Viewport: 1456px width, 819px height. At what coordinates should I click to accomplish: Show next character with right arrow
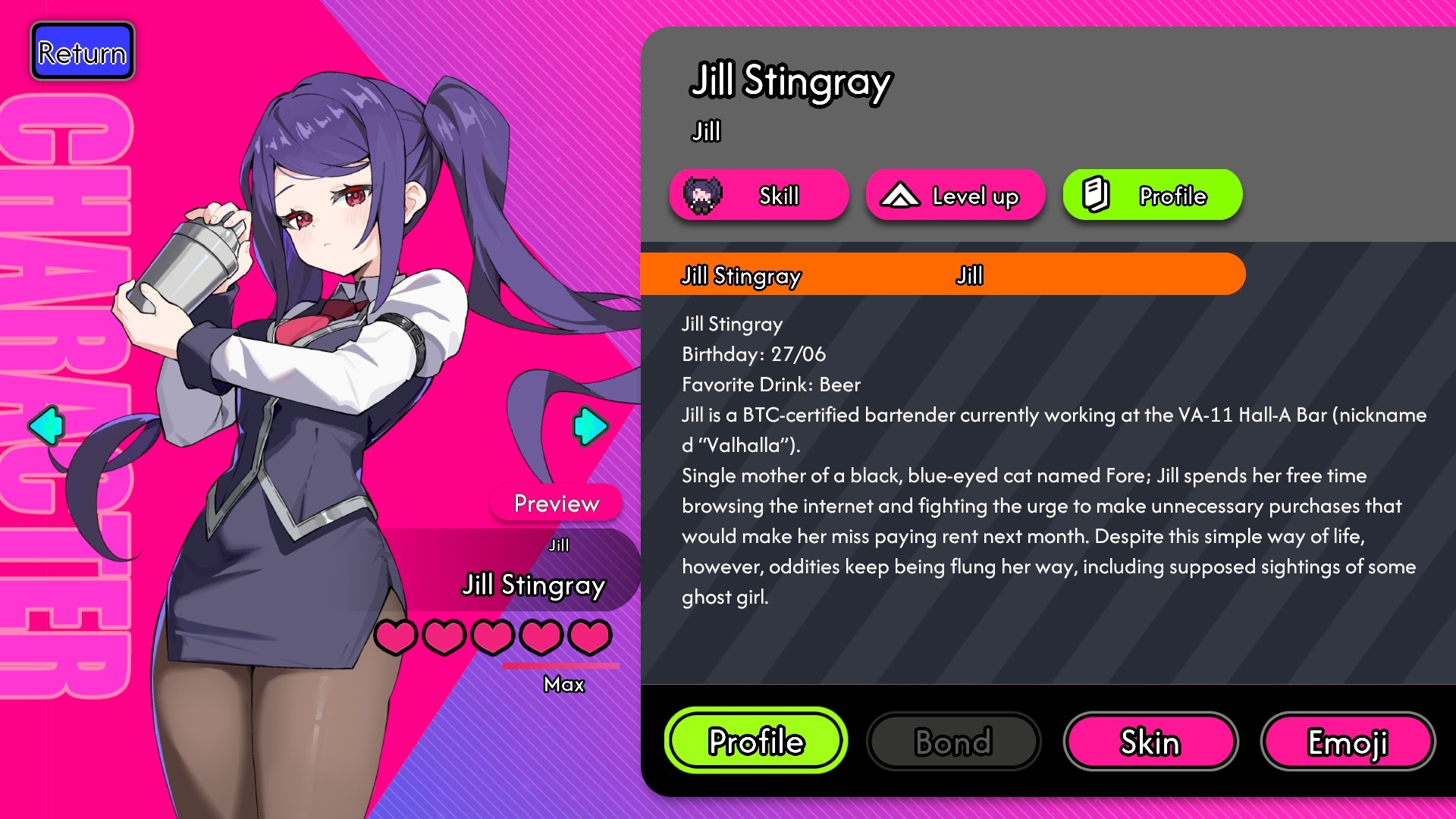[590, 425]
